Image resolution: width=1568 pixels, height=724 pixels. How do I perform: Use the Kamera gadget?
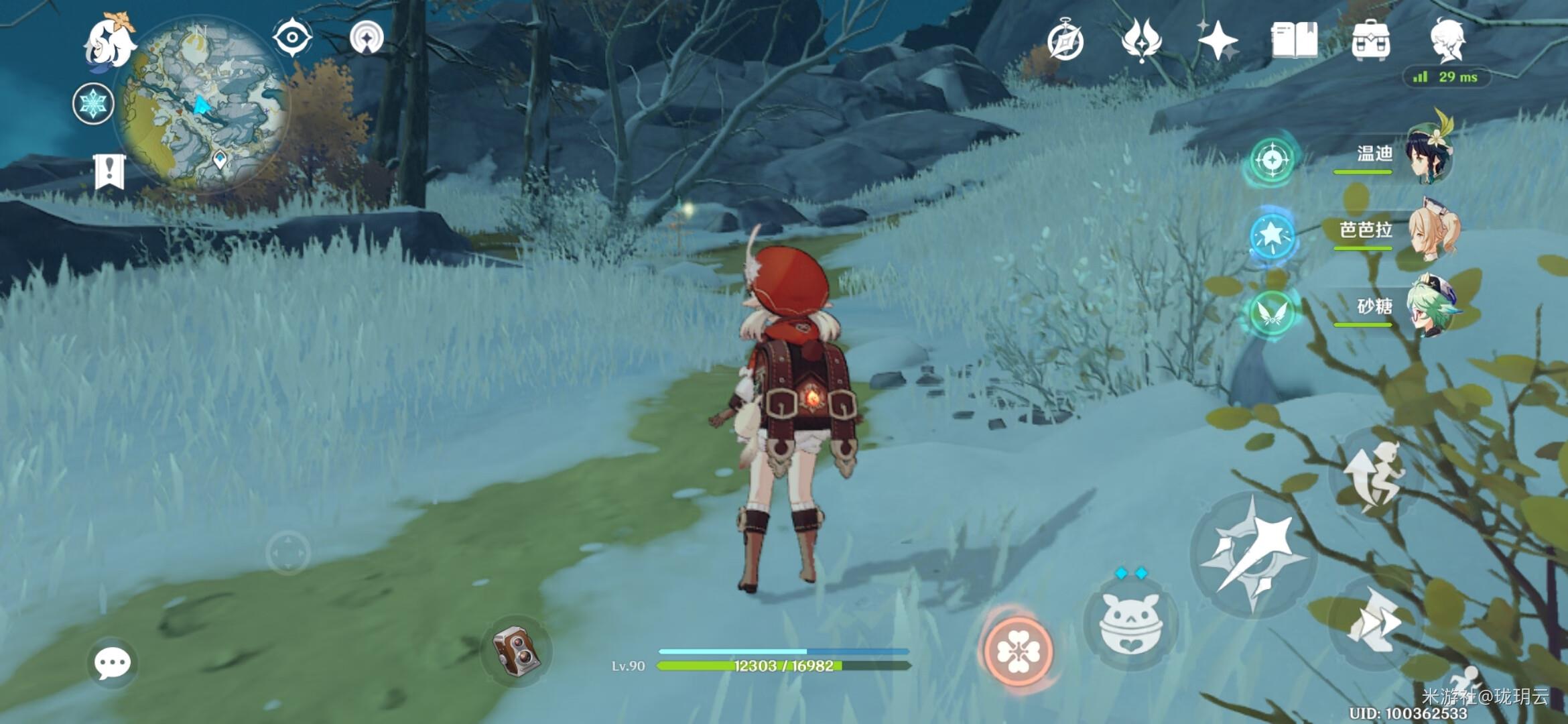pyautogui.click(x=516, y=650)
